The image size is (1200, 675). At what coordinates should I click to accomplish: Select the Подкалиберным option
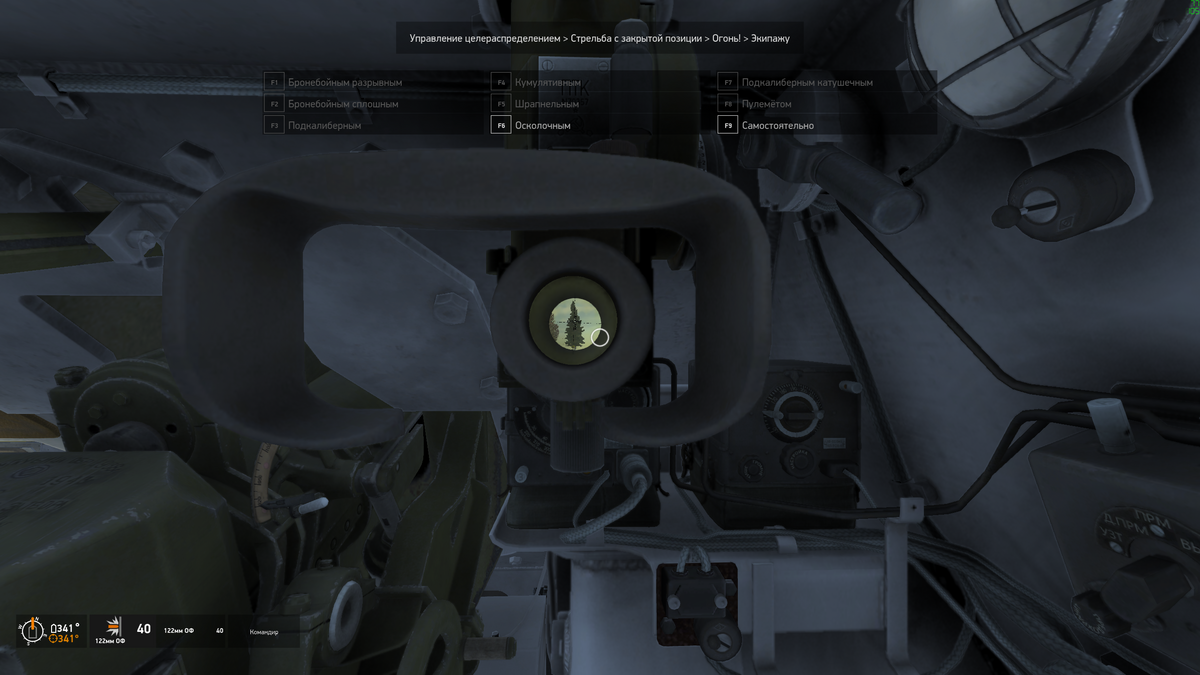tap(324, 126)
